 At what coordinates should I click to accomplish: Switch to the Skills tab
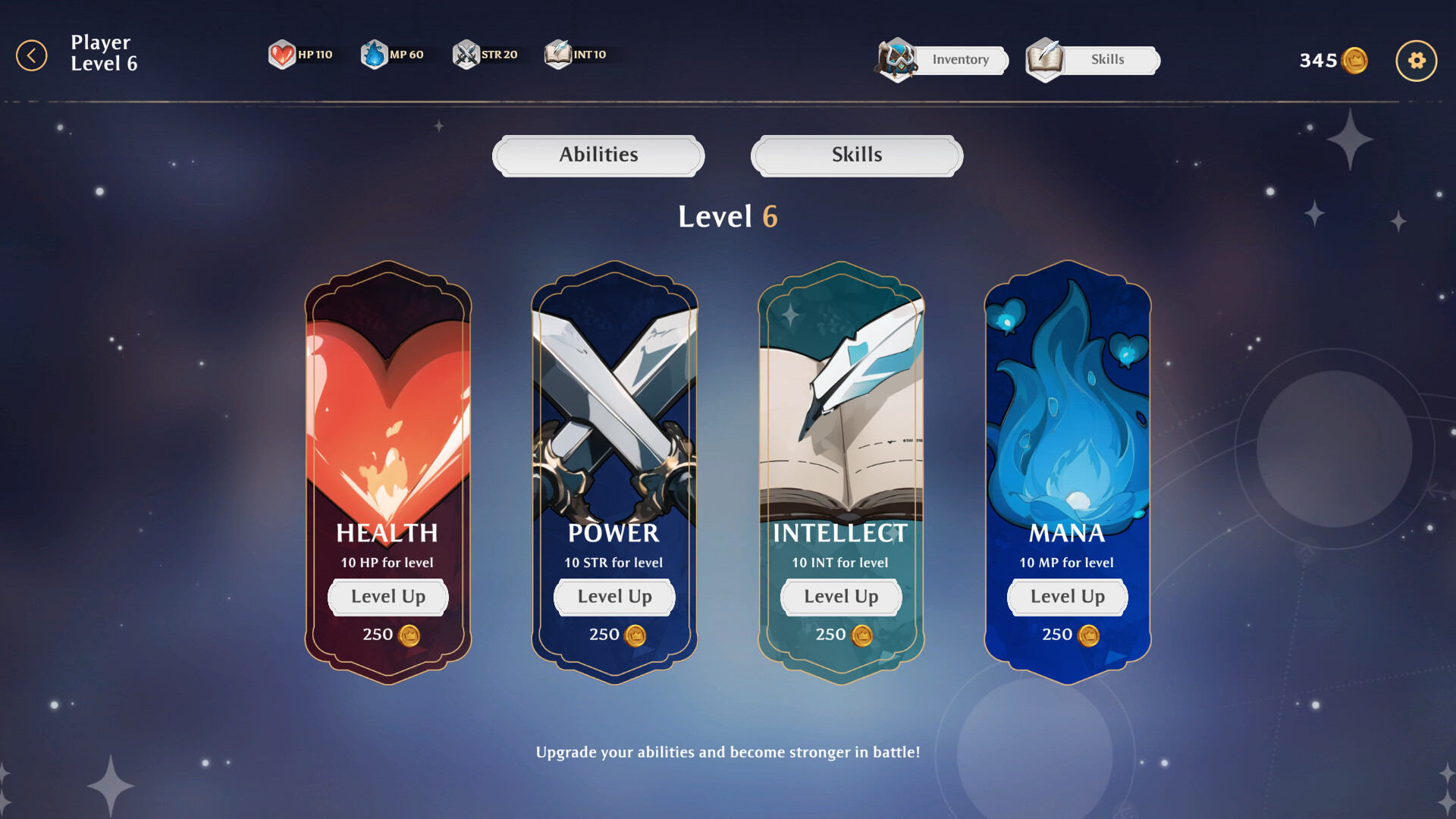coord(855,155)
